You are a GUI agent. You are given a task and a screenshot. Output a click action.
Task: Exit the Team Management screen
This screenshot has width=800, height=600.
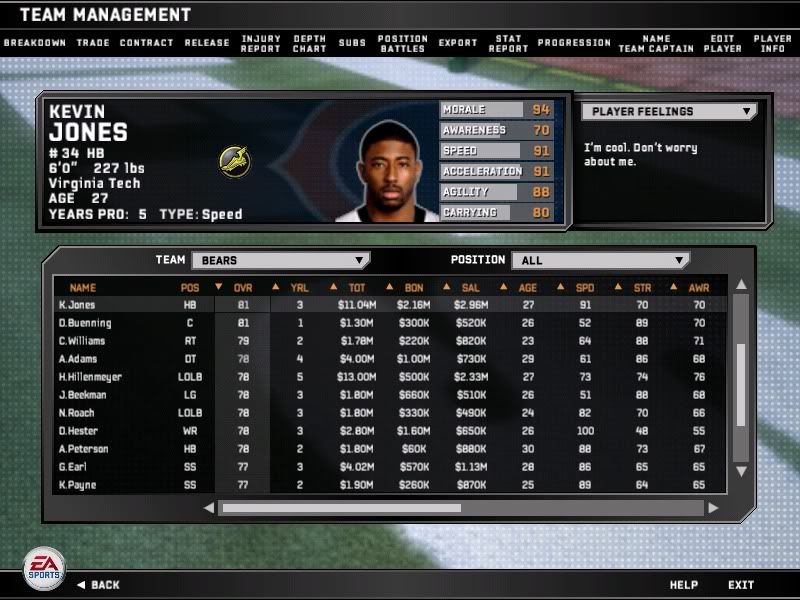(x=741, y=585)
